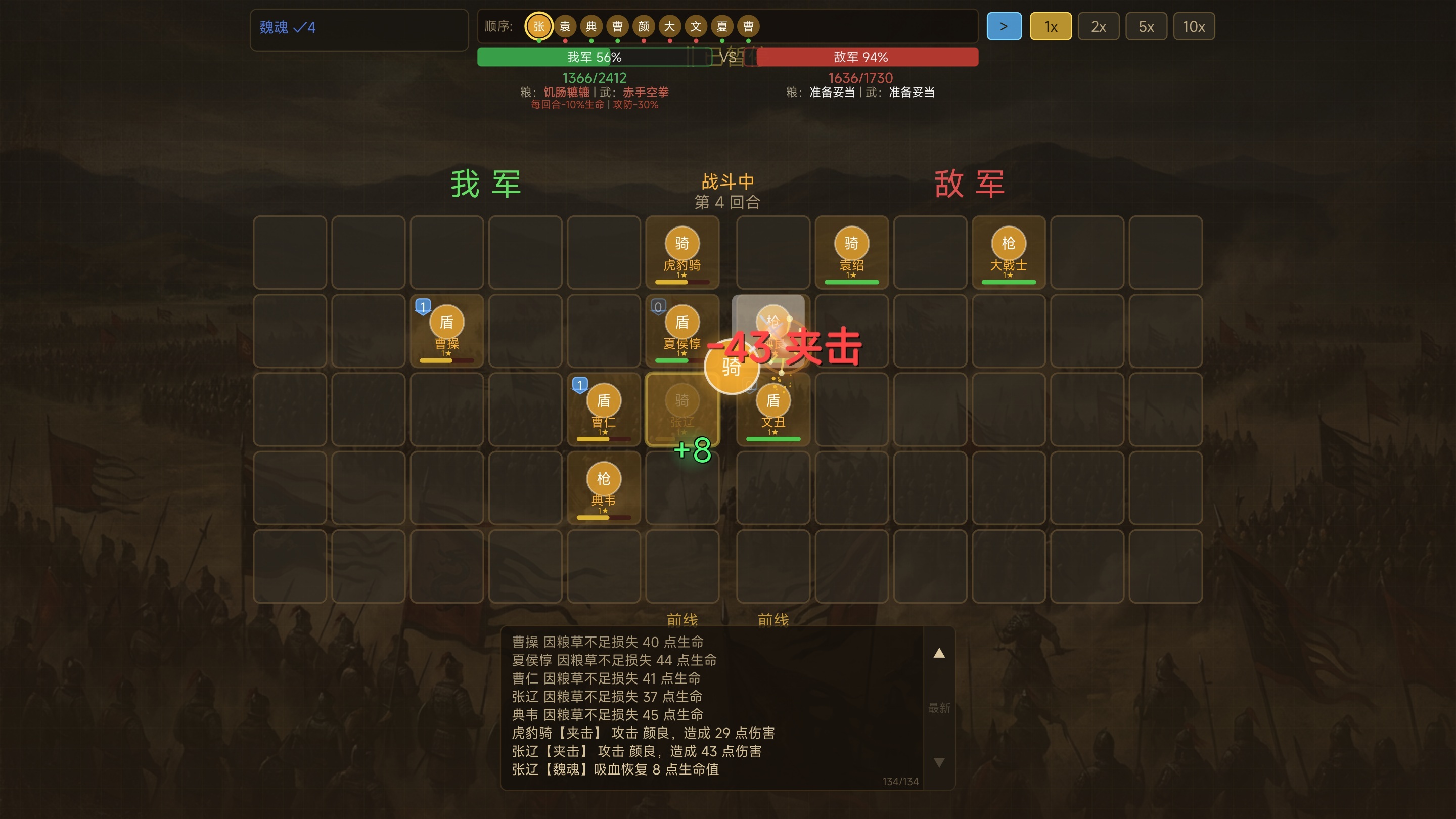Click 最新 to jump to newest log entries

[x=938, y=708]
